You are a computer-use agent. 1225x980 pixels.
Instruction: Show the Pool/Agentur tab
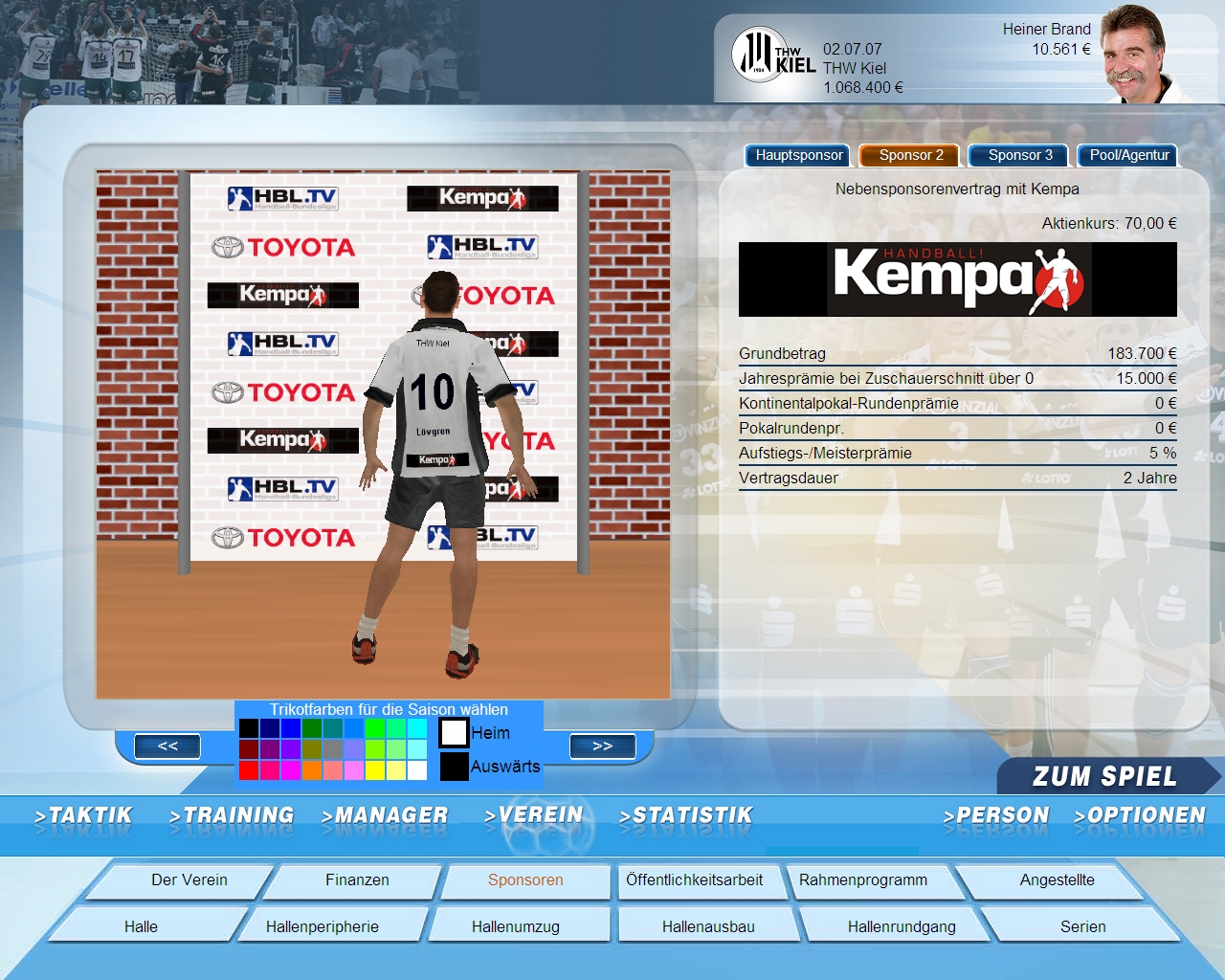[x=1129, y=155]
